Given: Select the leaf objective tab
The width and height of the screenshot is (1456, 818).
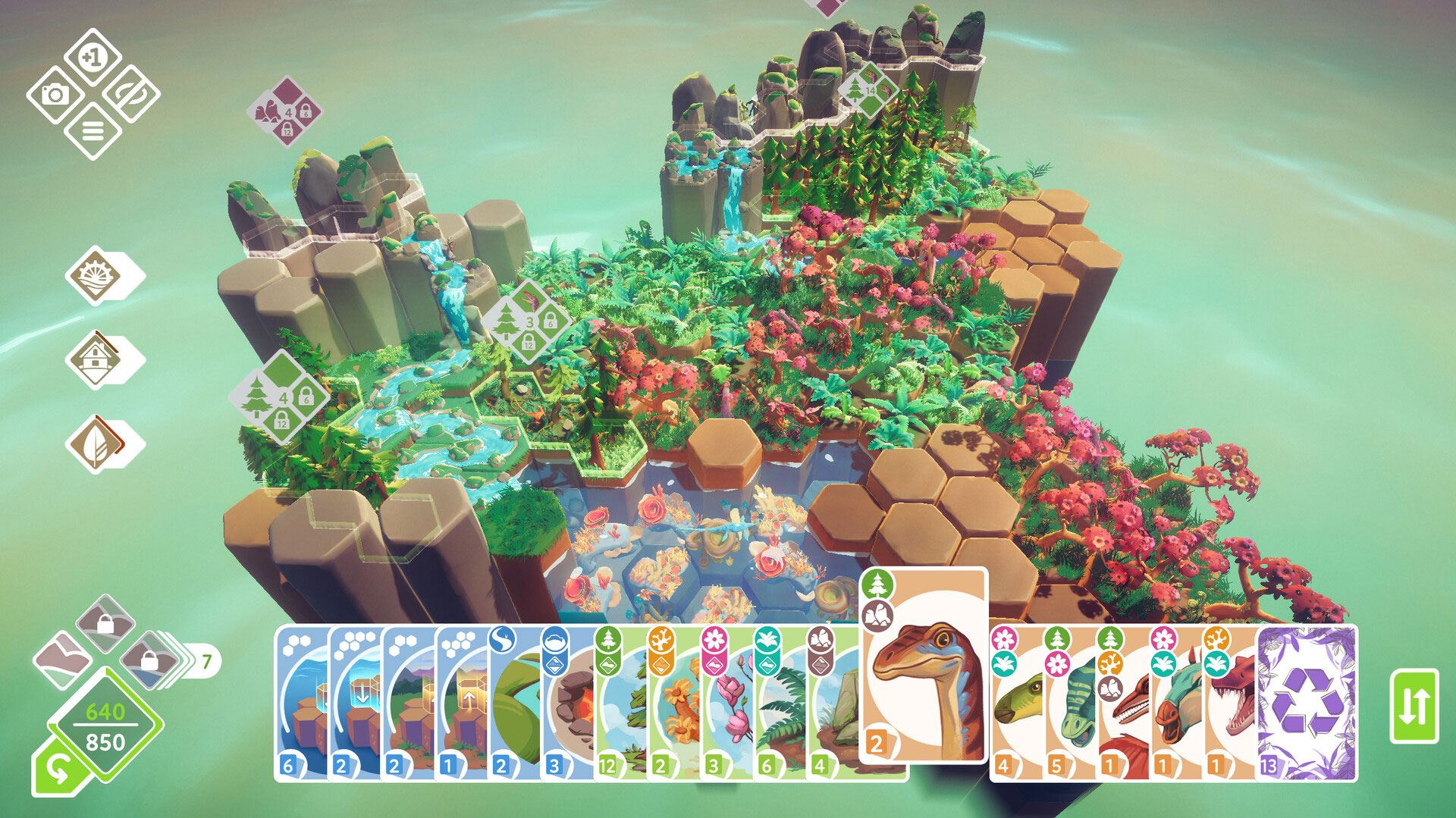Looking at the screenshot, I should click(x=97, y=443).
